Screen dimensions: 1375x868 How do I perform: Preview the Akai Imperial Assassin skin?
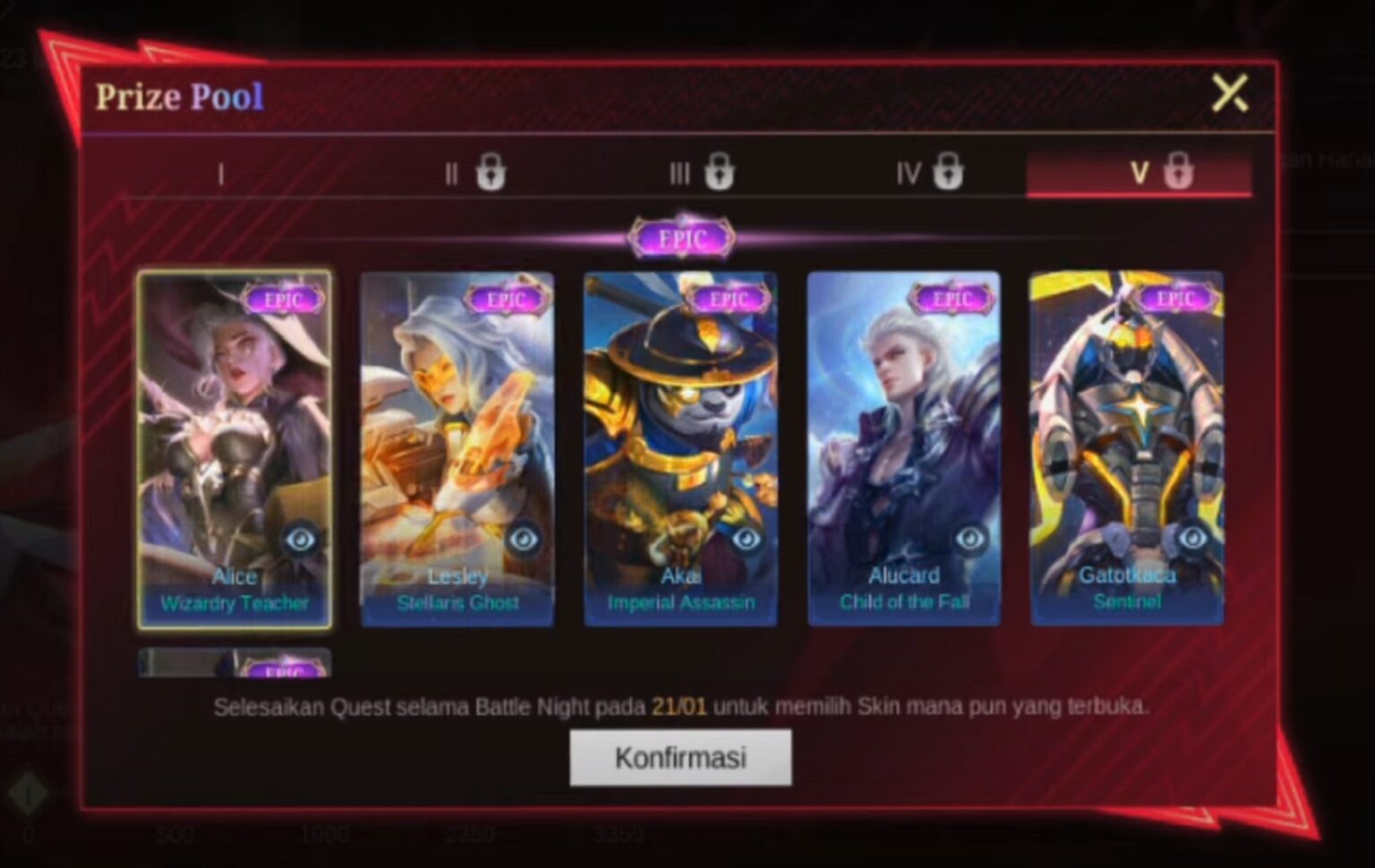[748, 538]
